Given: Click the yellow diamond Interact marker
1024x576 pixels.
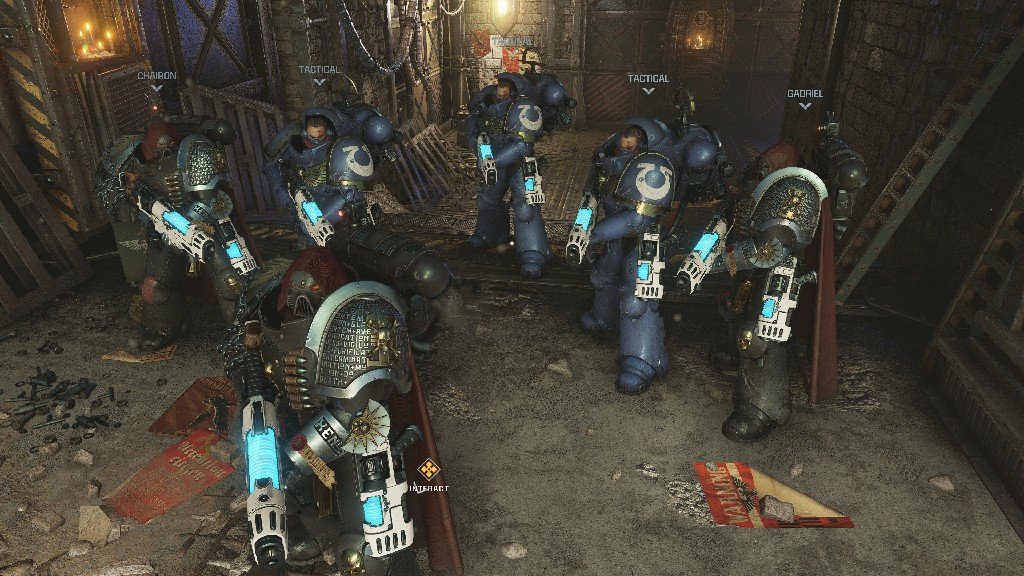Looking at the screenshot, I should (429, 469).
